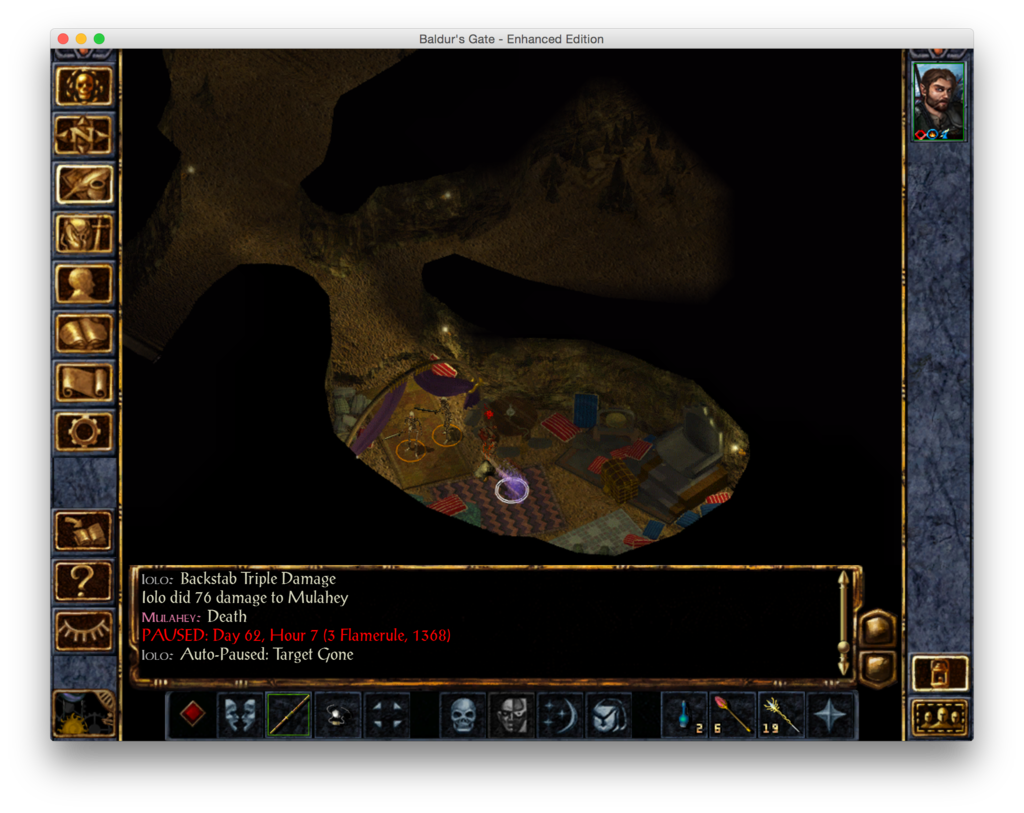Screen dimensions: 1024x813
Task: Open the inventory screen button
Action: (x=84, y=234)
